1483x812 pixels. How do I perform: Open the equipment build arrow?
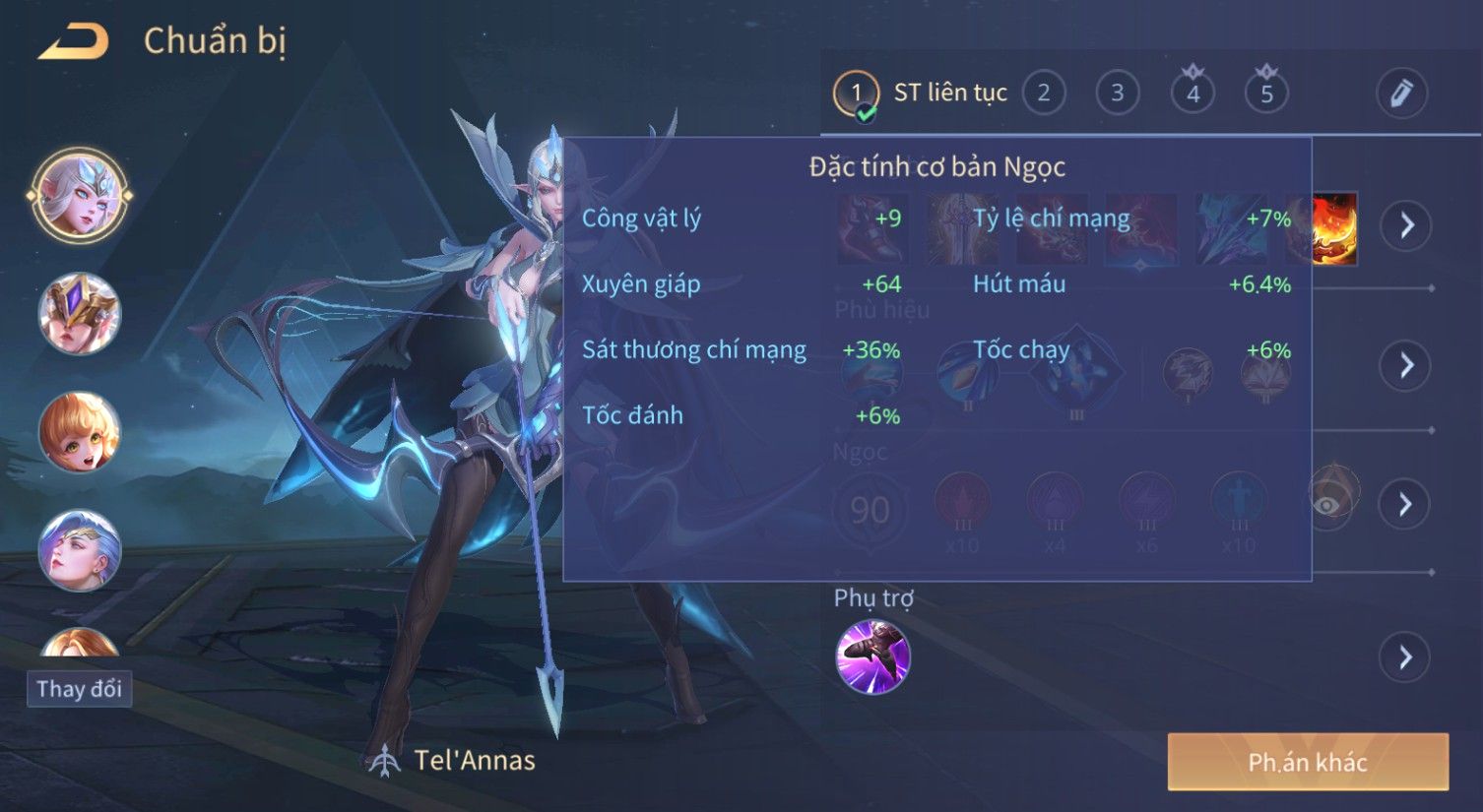click(x=1406, y=225)
